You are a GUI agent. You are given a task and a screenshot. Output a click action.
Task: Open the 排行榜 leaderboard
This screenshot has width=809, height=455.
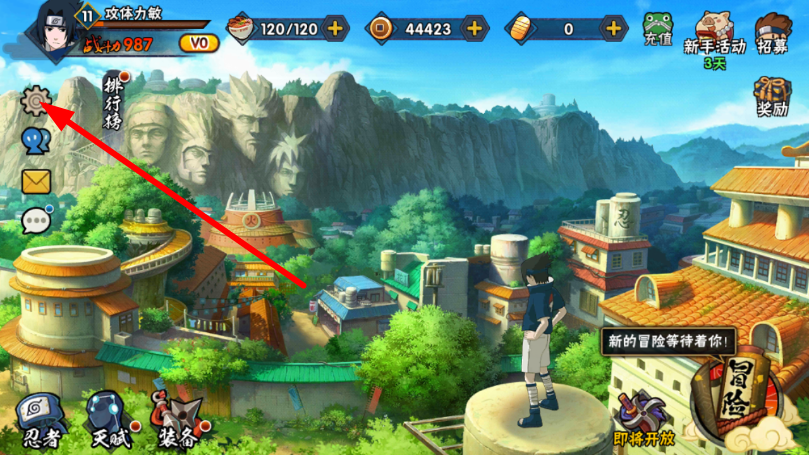tap(116, 102)
